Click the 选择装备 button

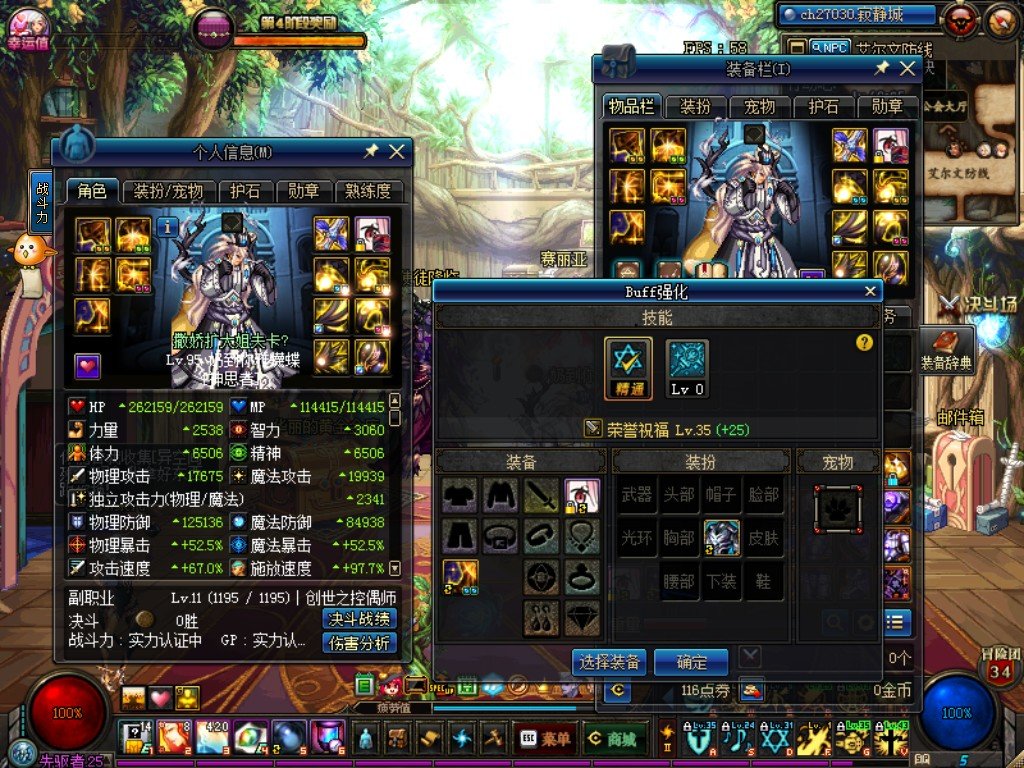point(609,662)
